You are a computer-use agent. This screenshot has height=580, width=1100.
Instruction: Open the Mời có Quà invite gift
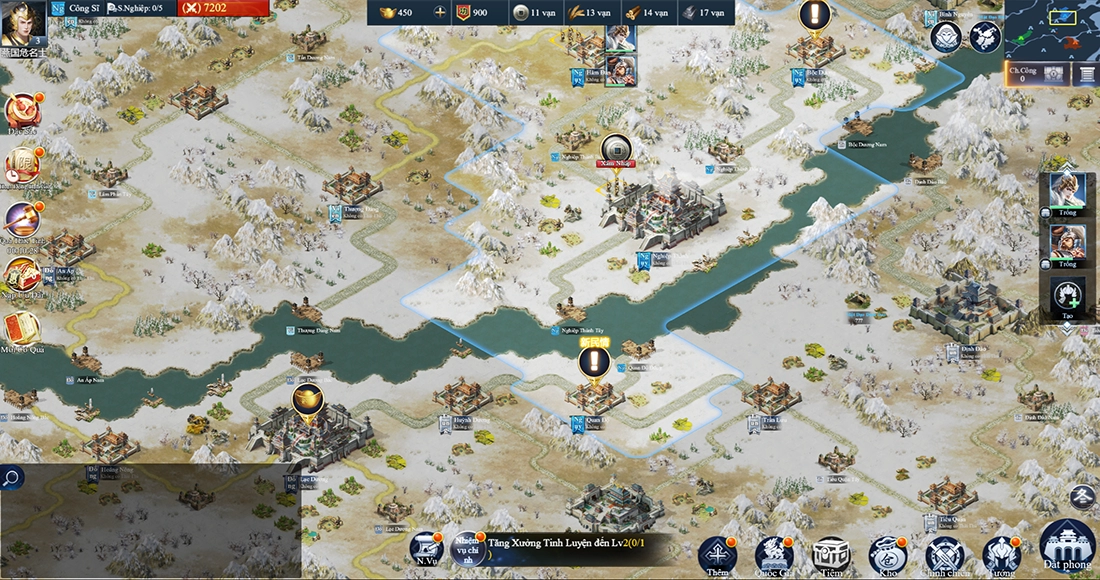point(20,330)
